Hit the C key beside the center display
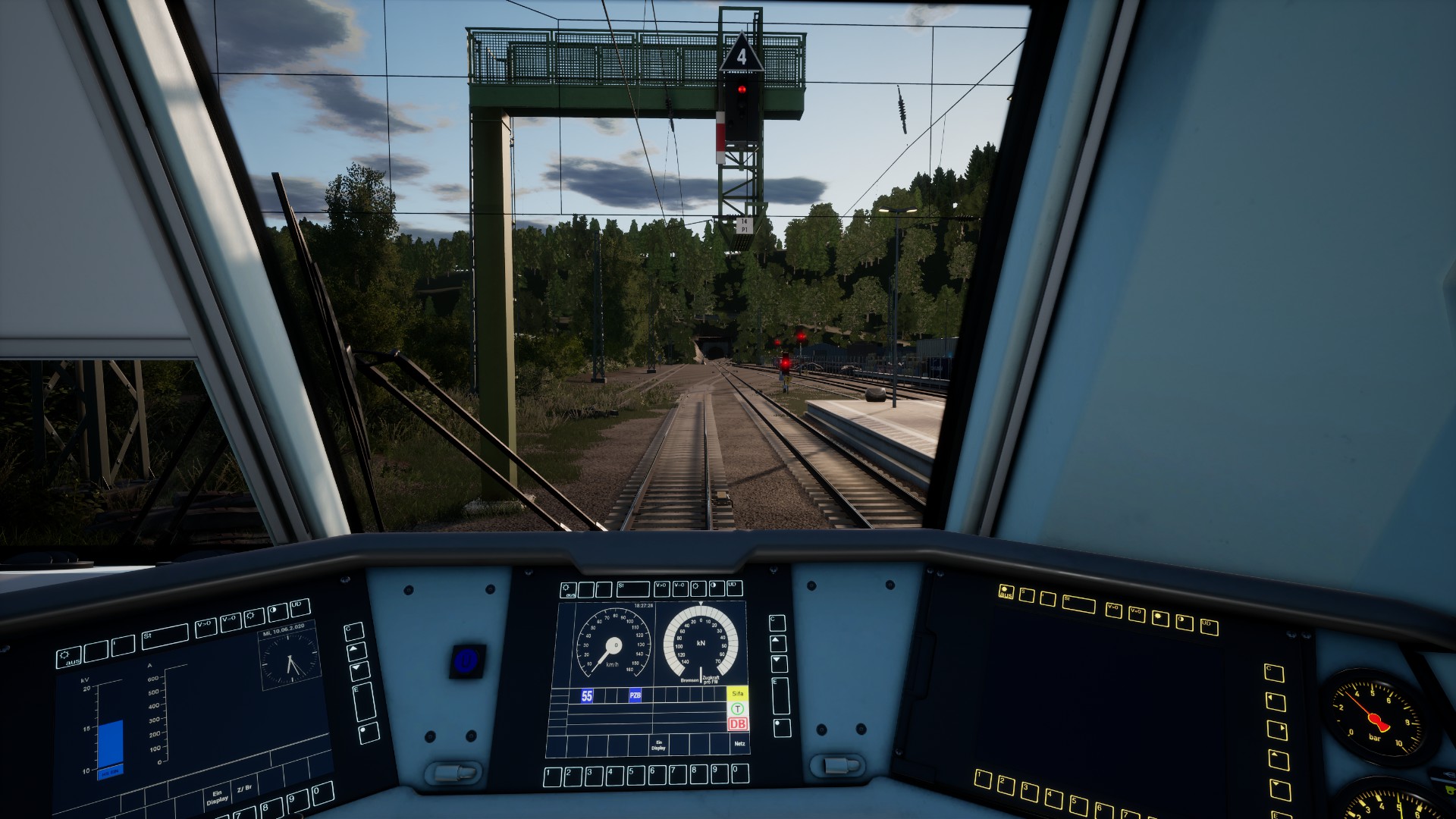This screenshot has height=819, width=1456. pos(777,623)
